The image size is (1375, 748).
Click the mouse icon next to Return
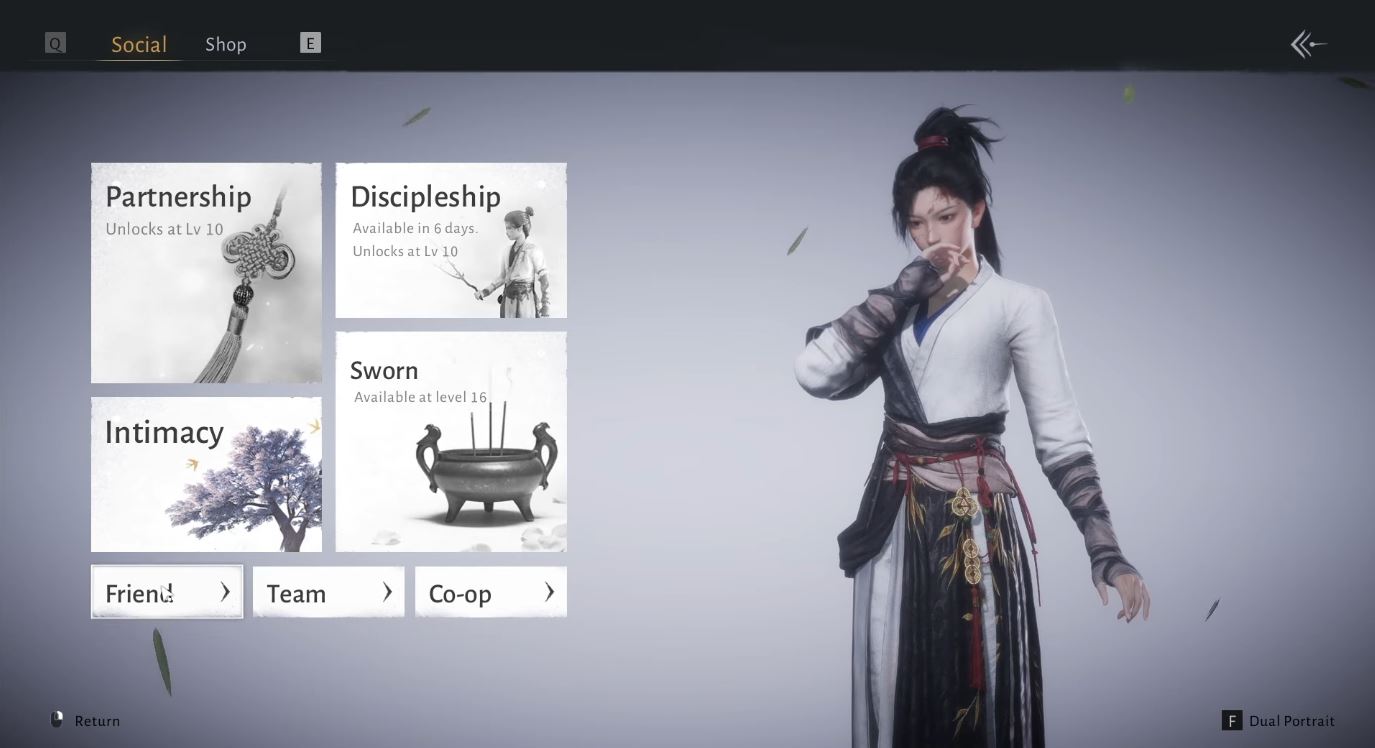click(x=57, y=720)
